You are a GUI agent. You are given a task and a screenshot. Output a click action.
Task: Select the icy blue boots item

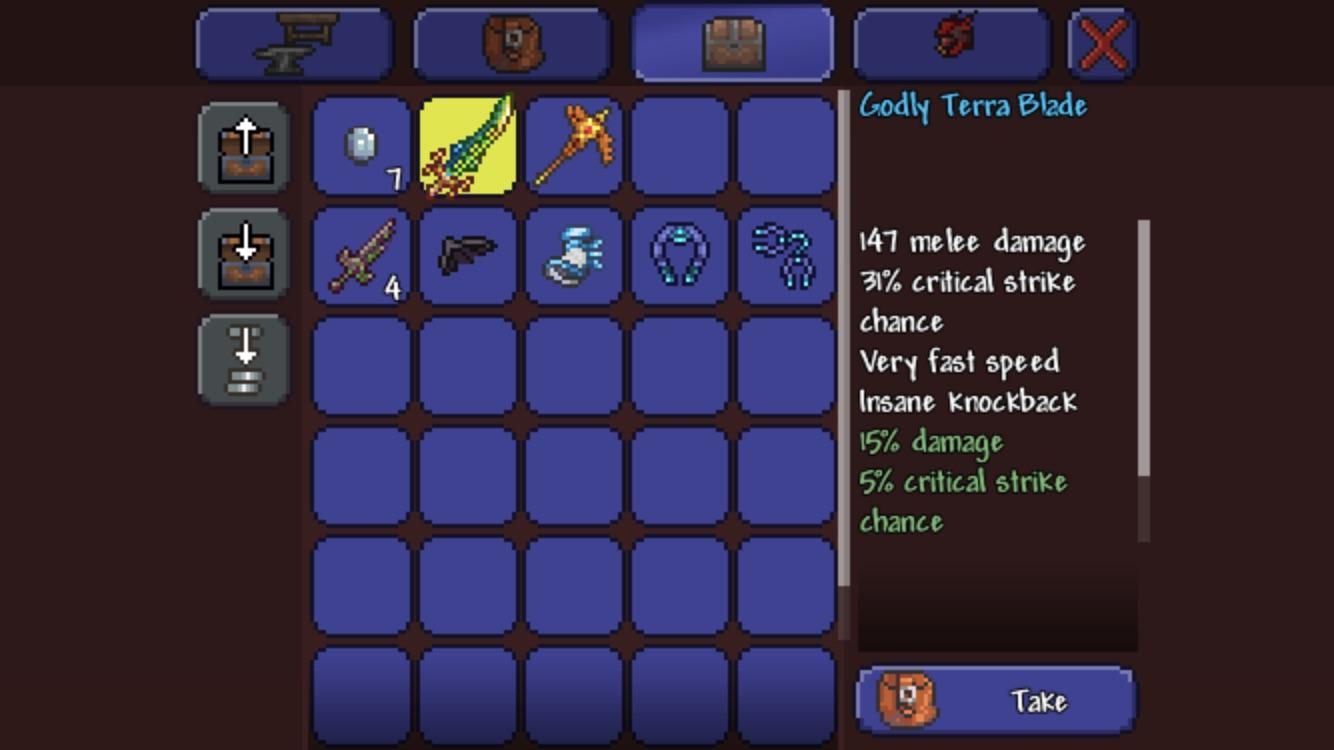(x=574, y=255)
